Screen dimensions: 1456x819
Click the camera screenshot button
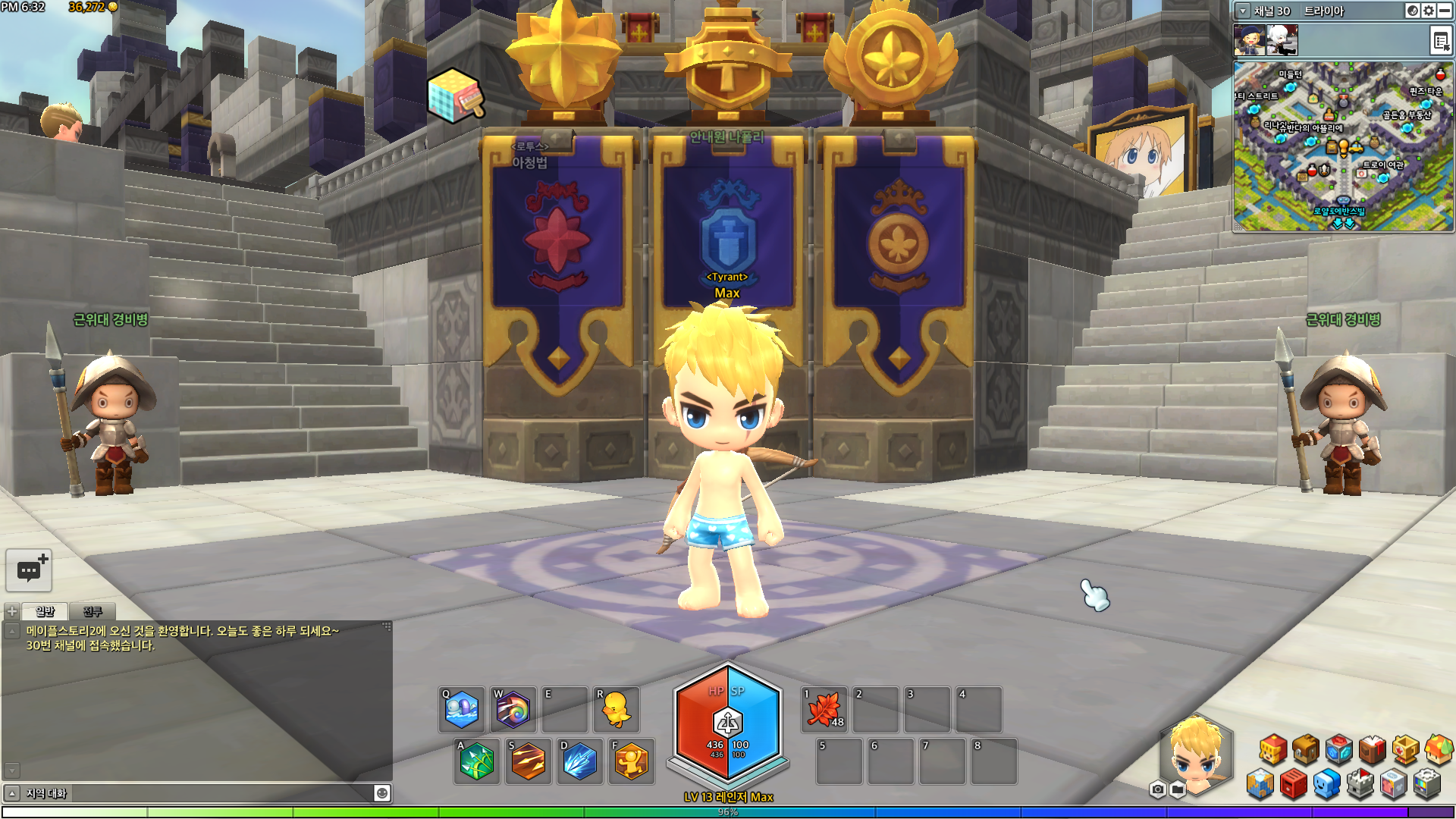click(x=1157, y=790)
